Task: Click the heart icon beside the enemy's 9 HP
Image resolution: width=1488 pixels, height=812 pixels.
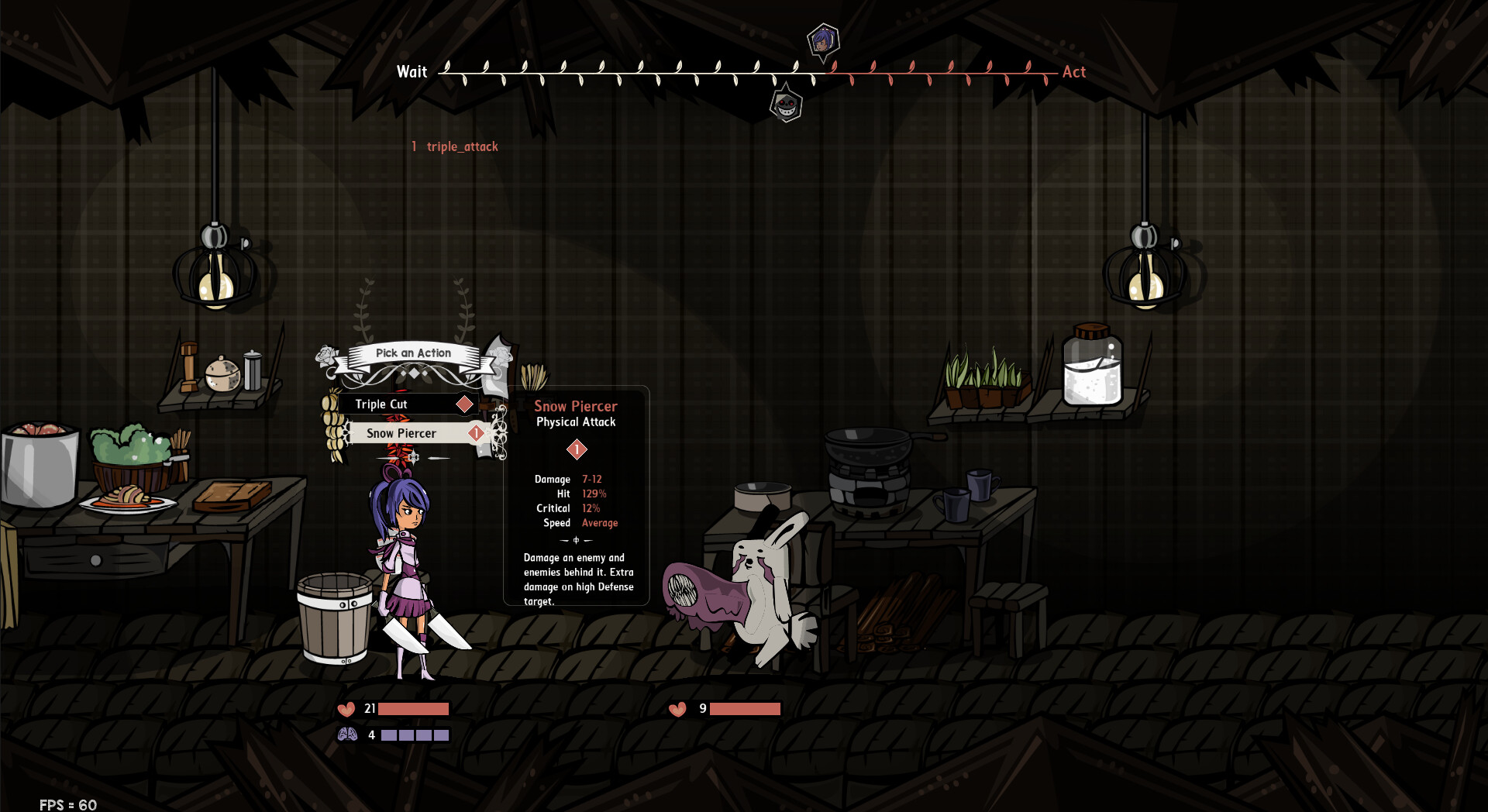Action: (x=677, y=708)
